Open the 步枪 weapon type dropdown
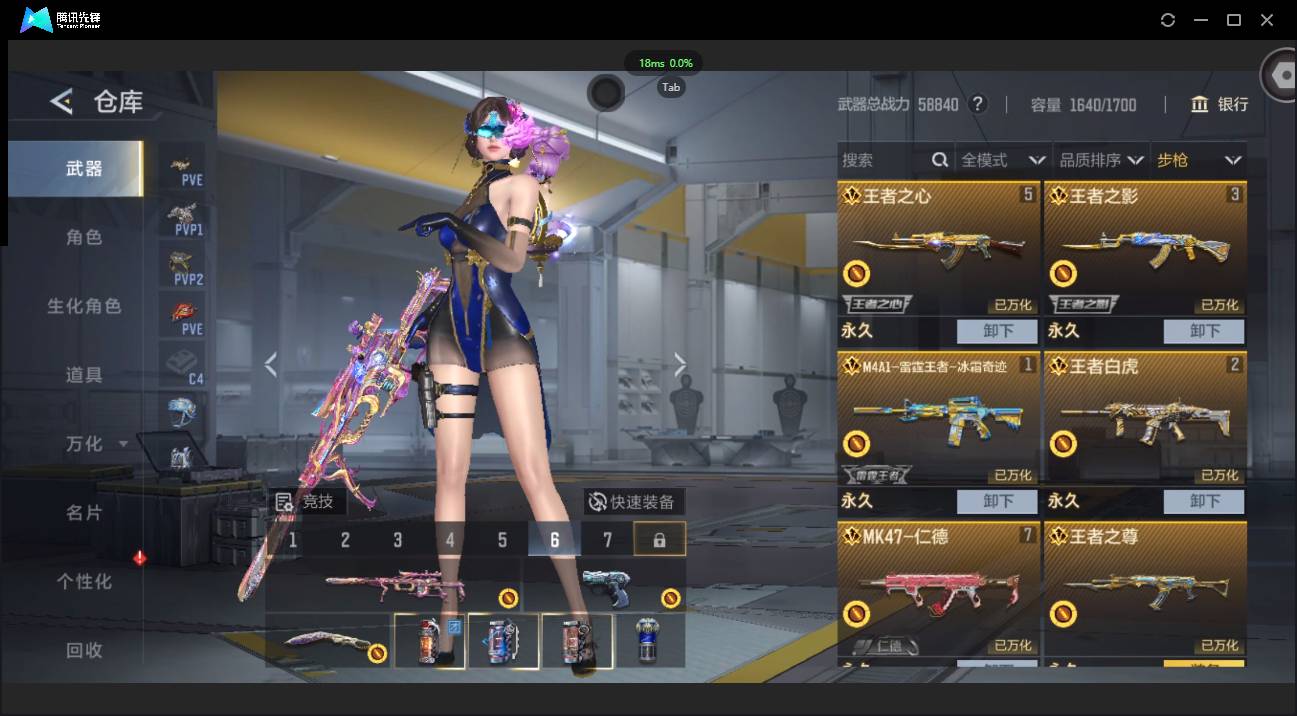This screenshot has height=716, width=1297. coord(1198,160)
